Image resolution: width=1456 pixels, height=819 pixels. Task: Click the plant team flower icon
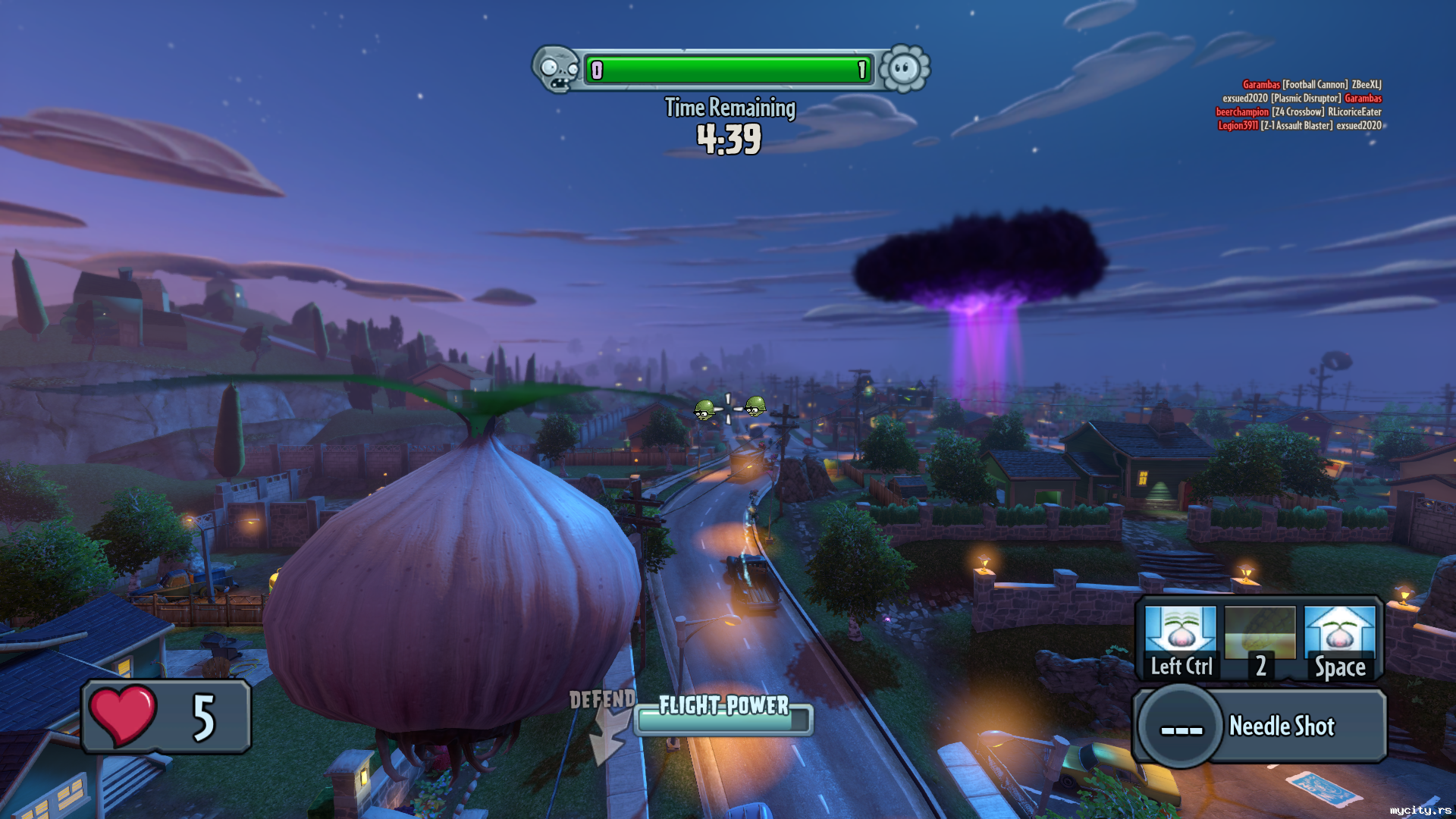(x=904, y=69)
